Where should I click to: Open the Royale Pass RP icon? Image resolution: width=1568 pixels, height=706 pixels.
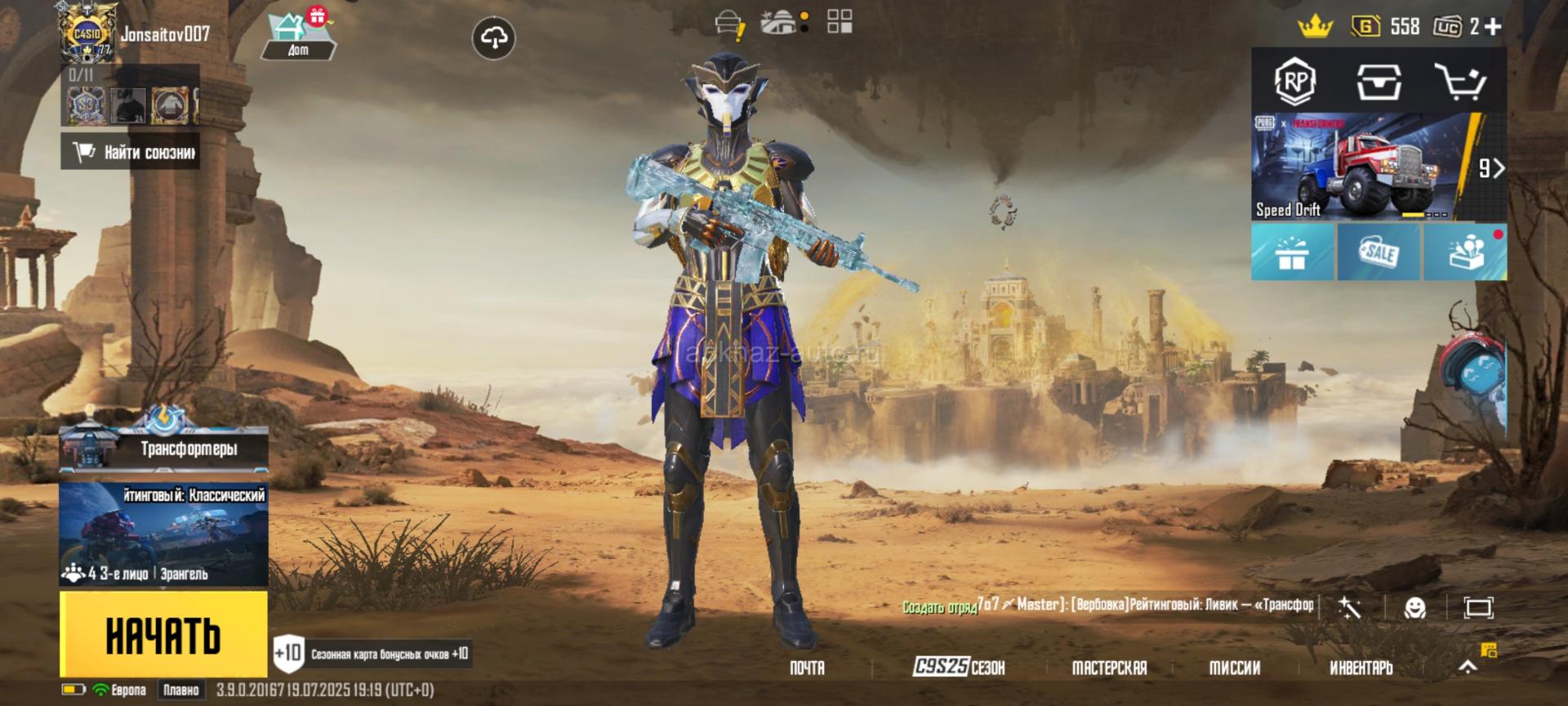coord(1295,81)
